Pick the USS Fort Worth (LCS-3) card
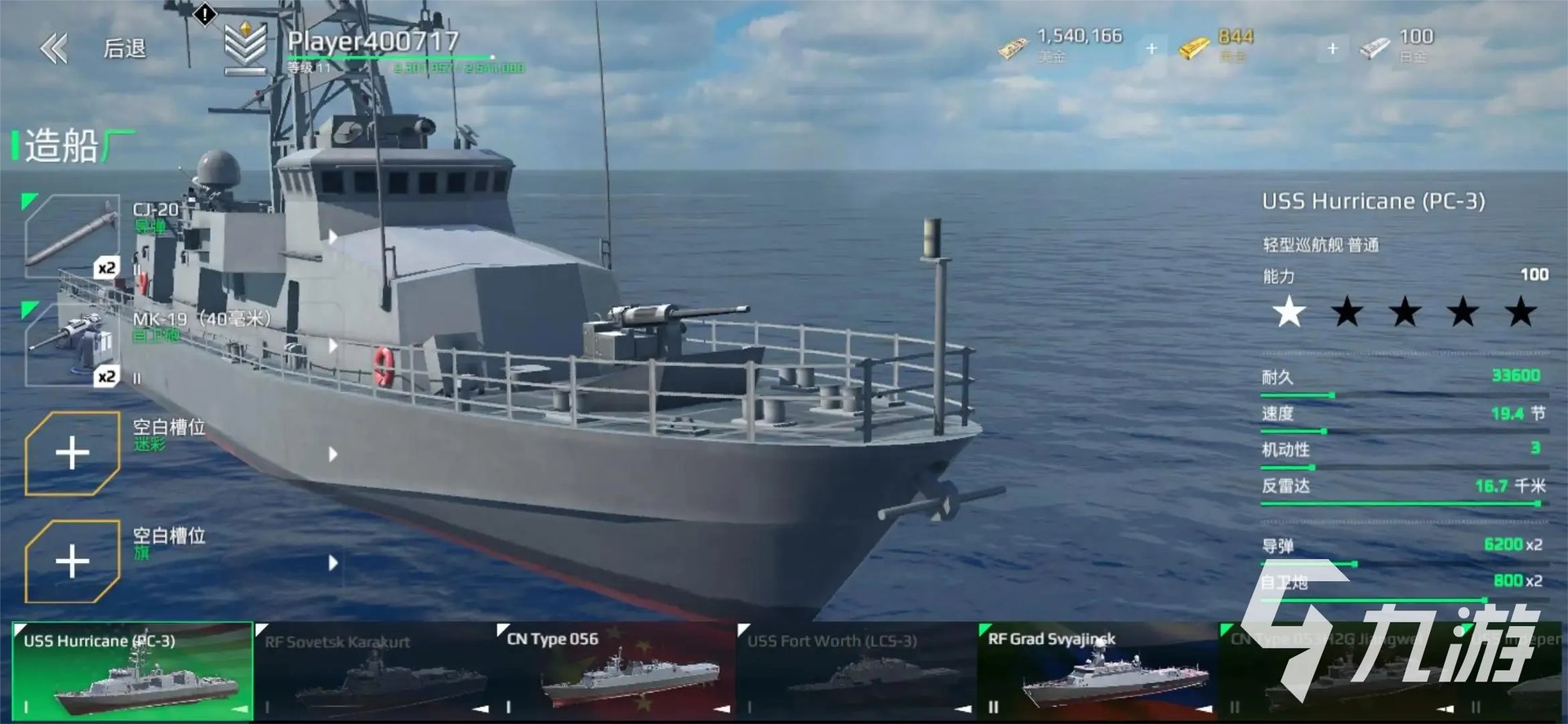 (856, 672)
